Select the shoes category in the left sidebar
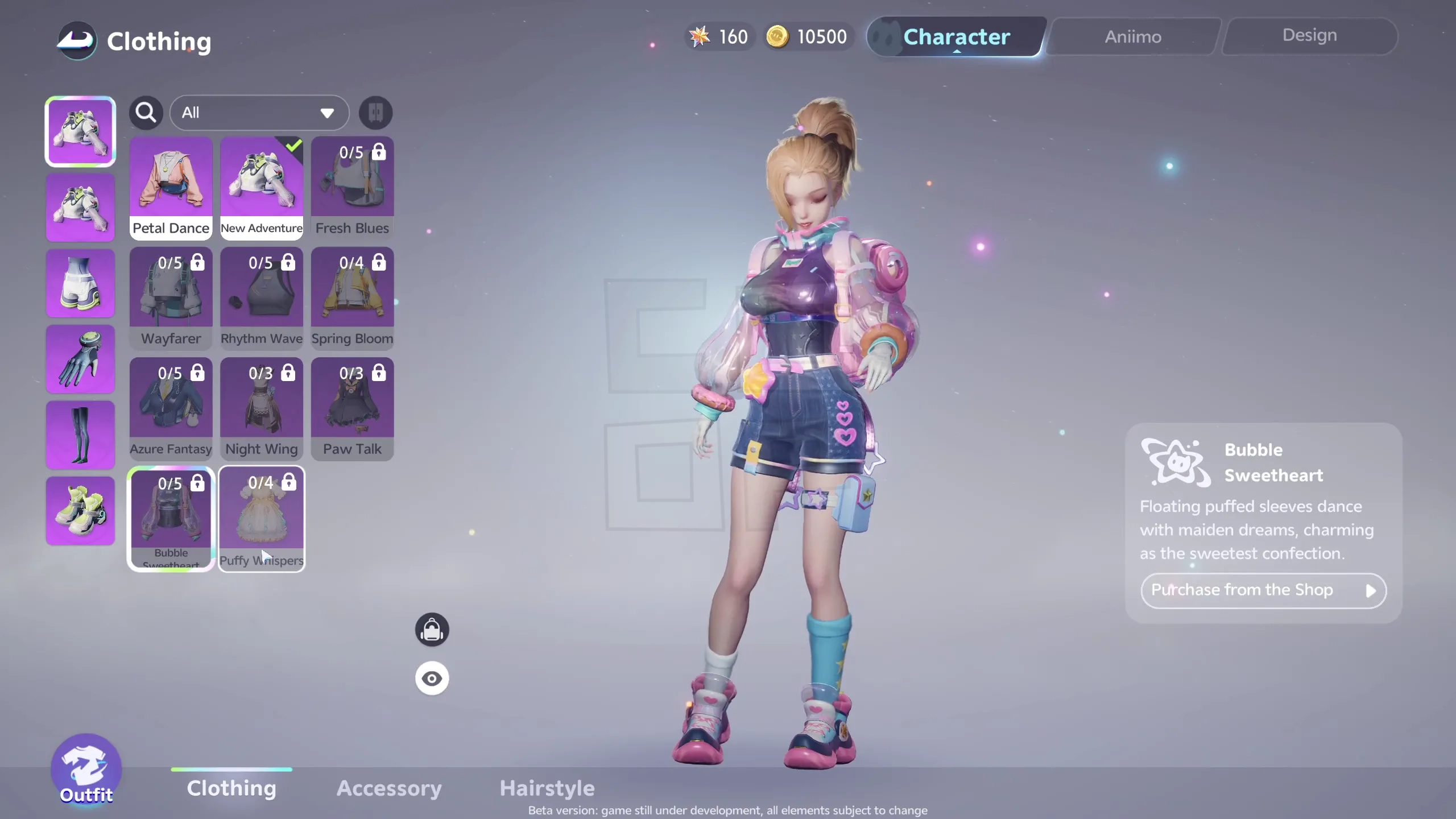This screenshot has width=1456, height=819. point(80,511)
